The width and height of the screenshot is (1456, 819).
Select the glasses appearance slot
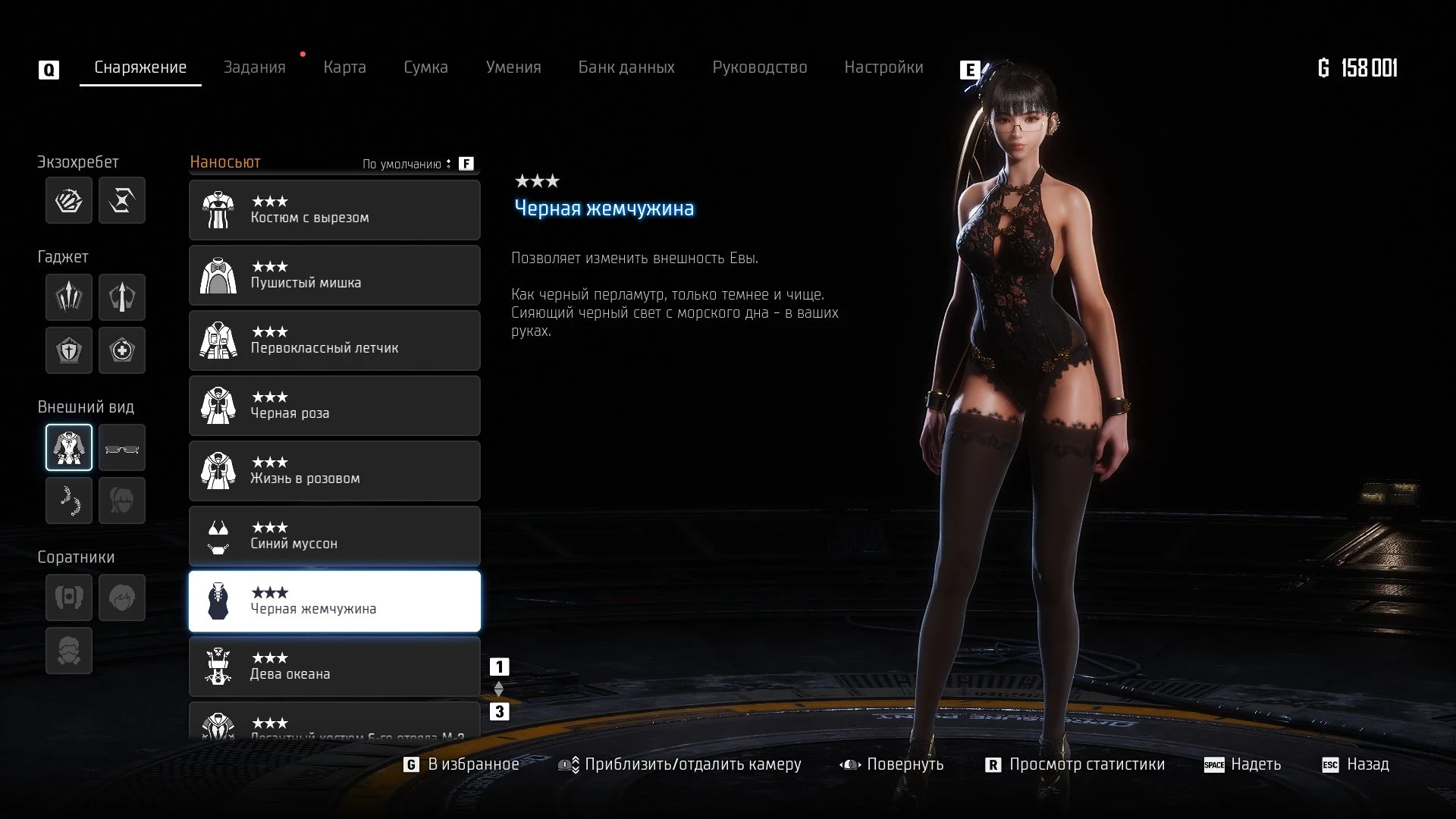pos(122,447)
